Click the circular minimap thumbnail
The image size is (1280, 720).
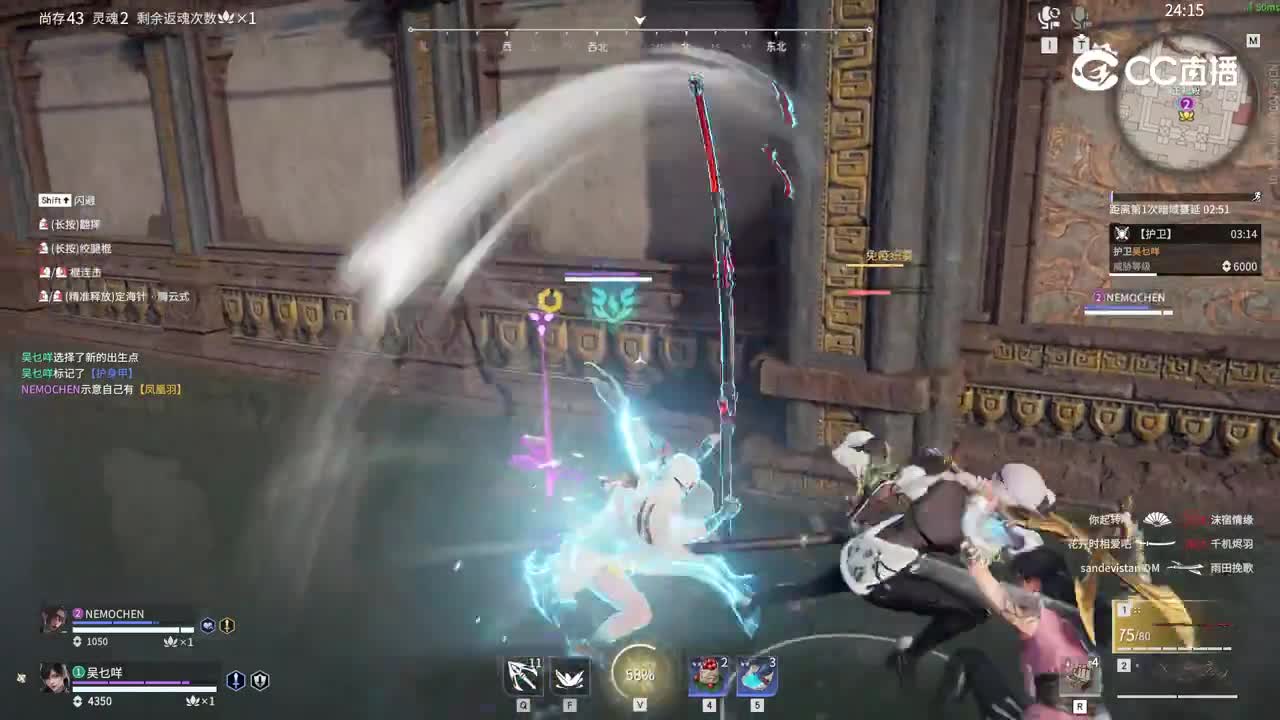[x=1186, y=110]
